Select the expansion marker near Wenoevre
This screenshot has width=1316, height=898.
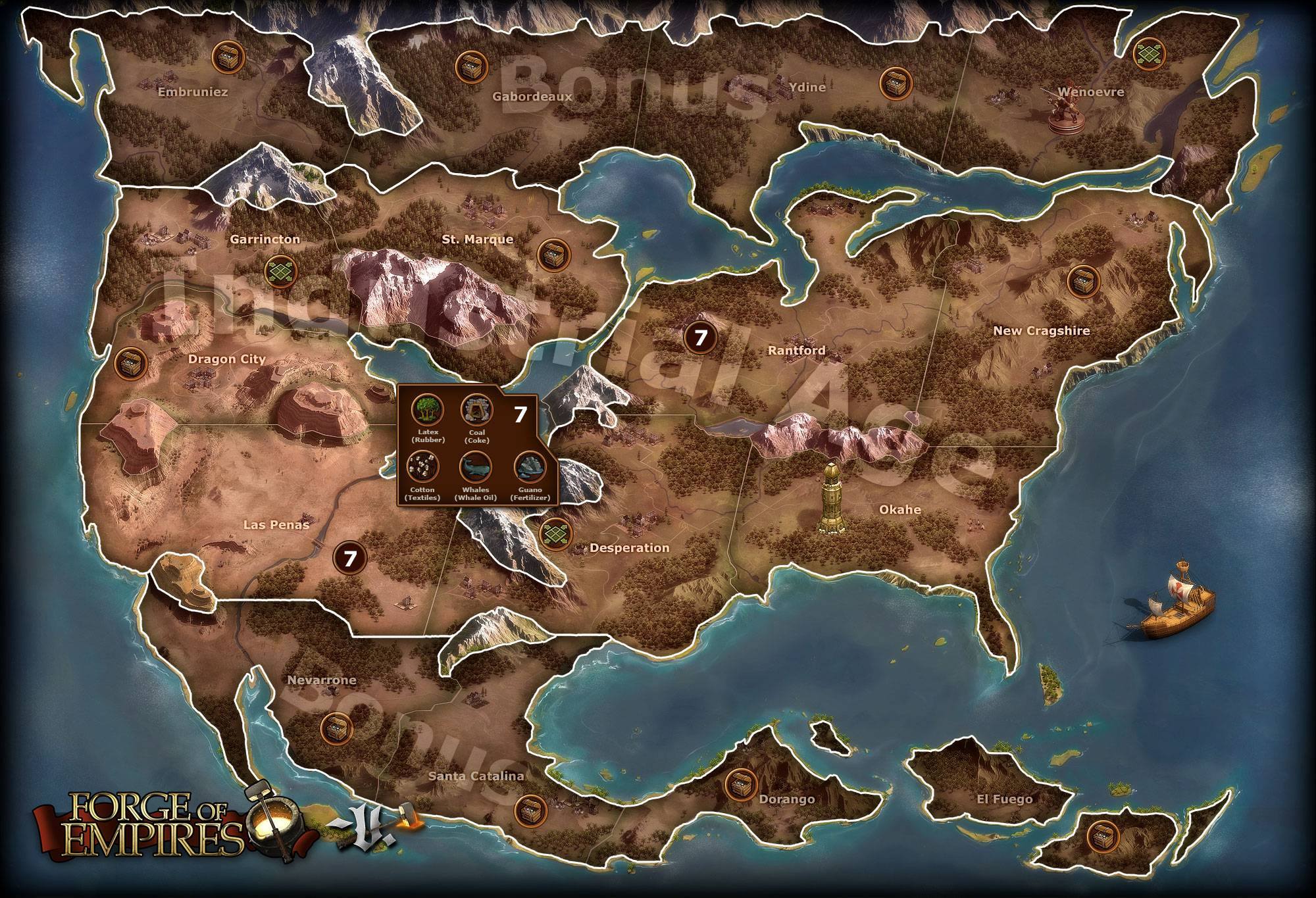click(x=1150, y=53)
